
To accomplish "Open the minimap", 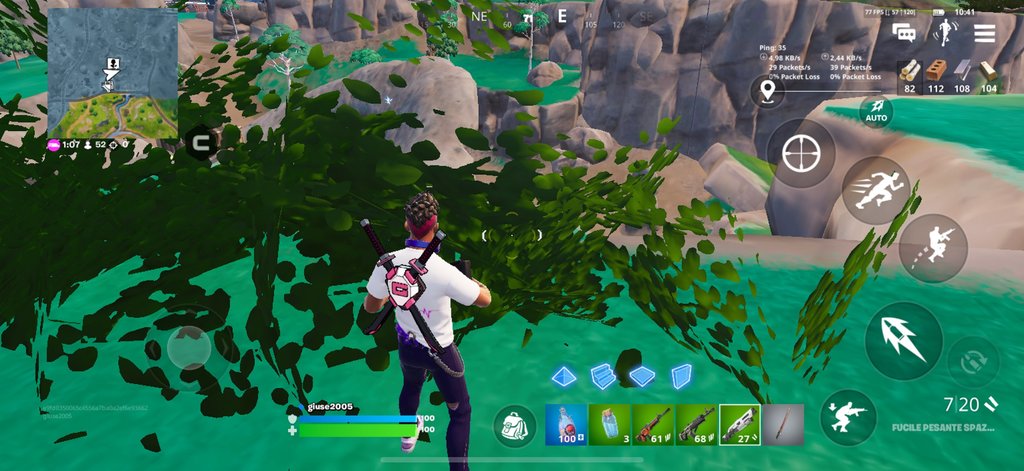I will pyautogui.click(x=112, y=73).
